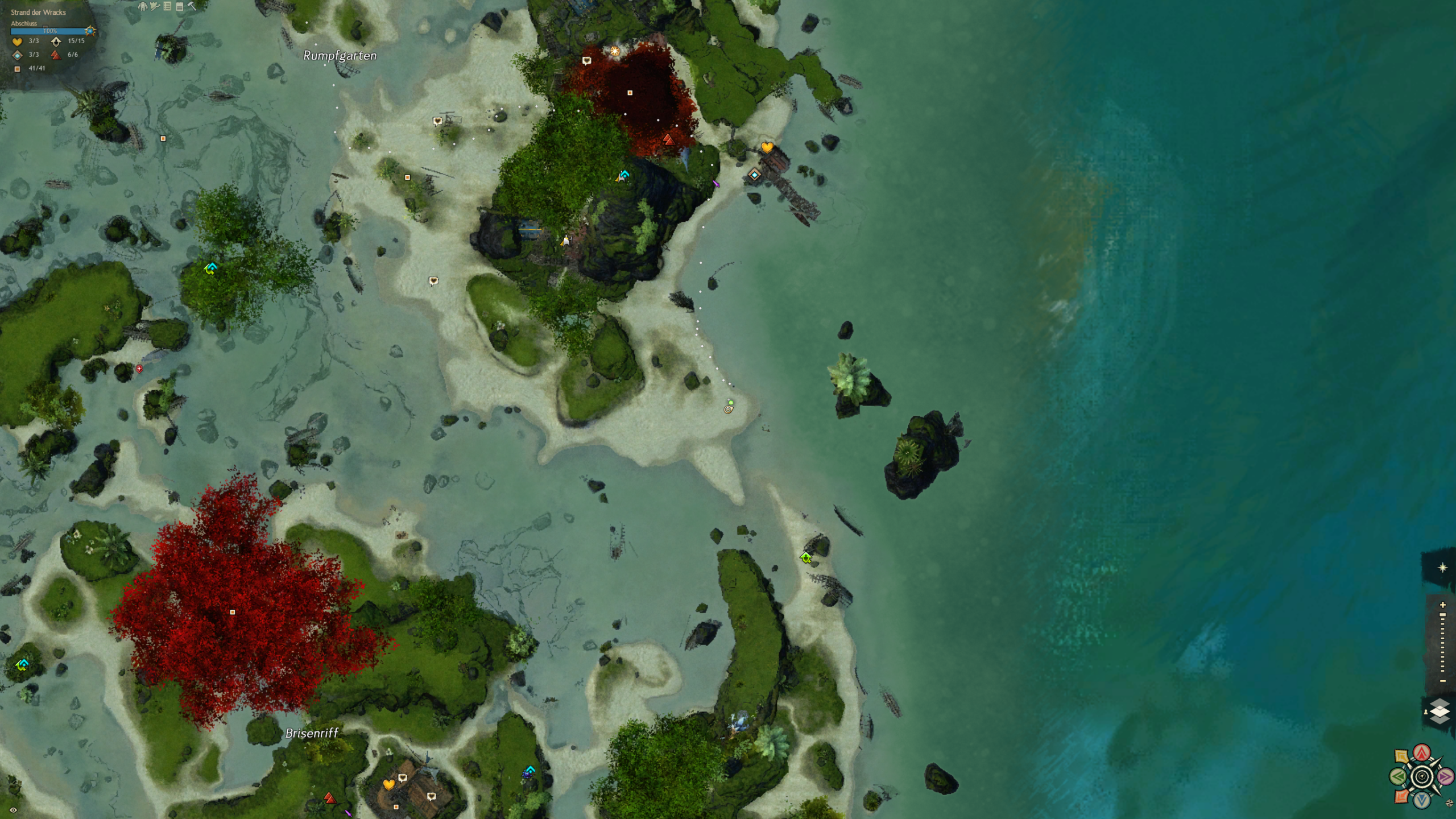
Task: Select the green left-arrow compass marker
Action: point(1398,776)
